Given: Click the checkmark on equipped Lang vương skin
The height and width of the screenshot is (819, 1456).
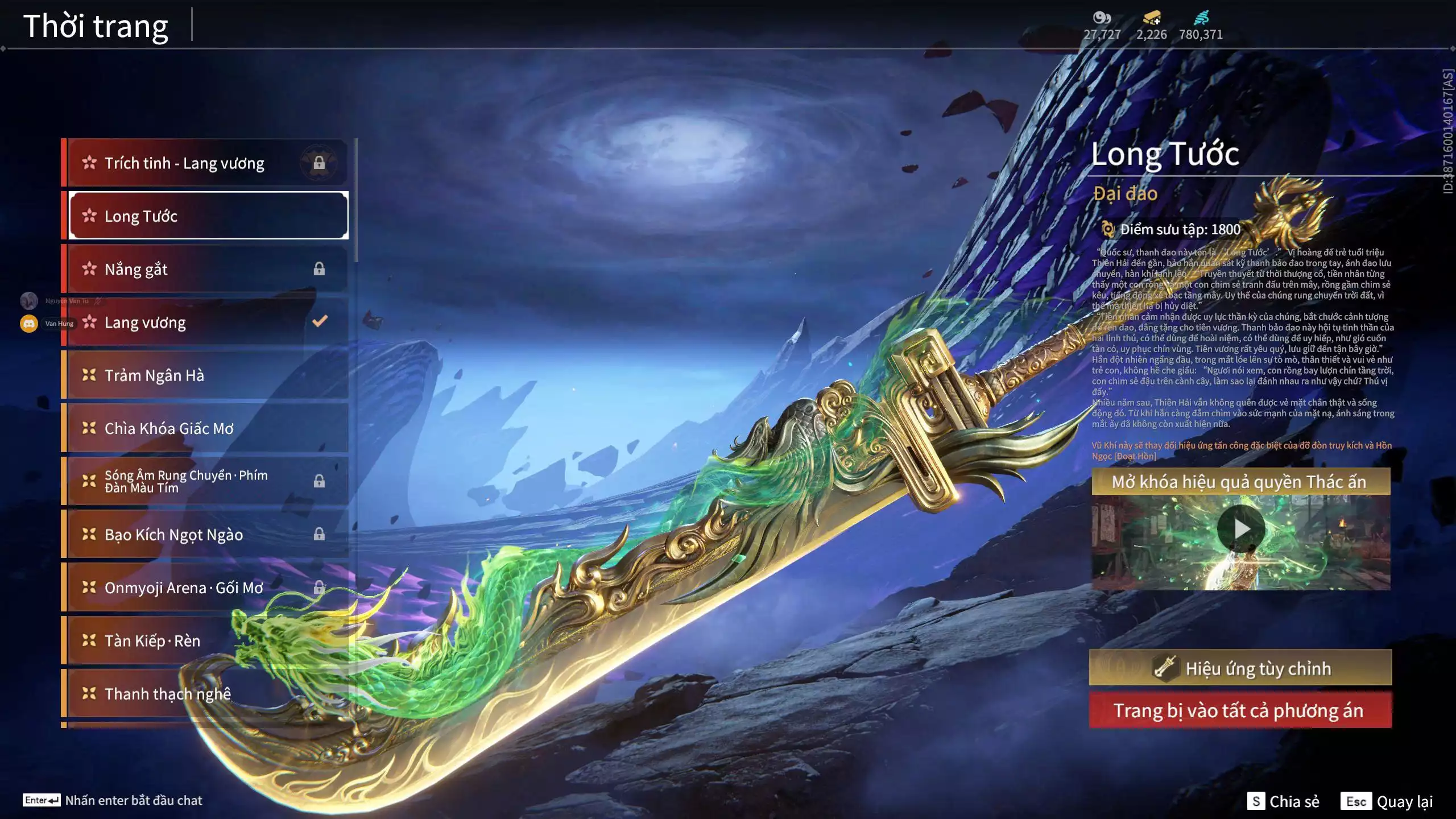Looking at the screenshot, I should (x=321, y=321).
